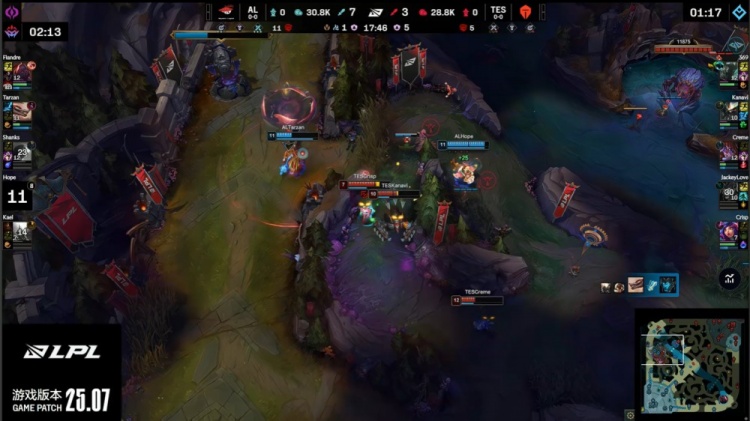
Task: Click on the minimap
Action: (x=689, y=363)
